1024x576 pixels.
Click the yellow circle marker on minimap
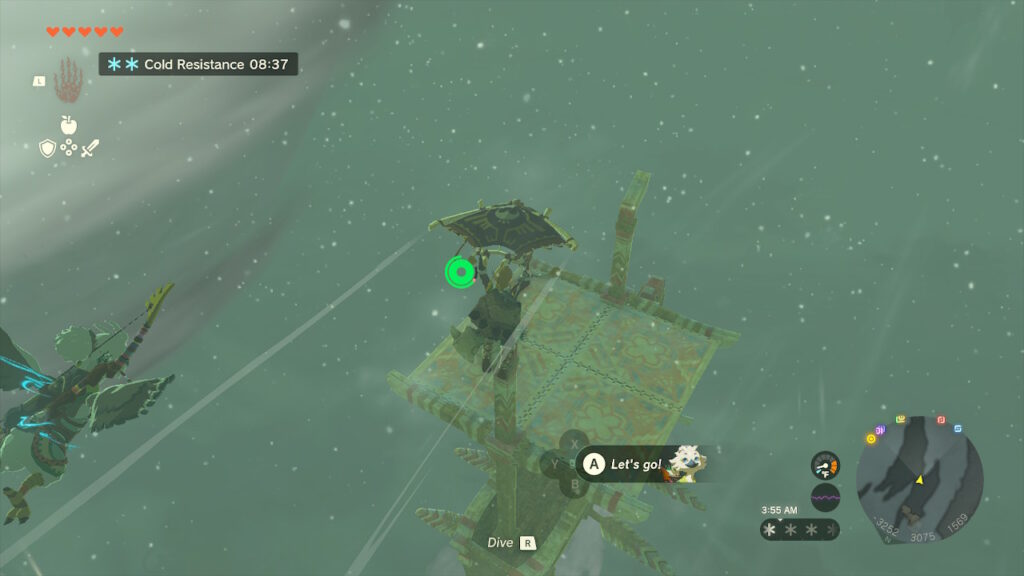[x=870, y=438]
